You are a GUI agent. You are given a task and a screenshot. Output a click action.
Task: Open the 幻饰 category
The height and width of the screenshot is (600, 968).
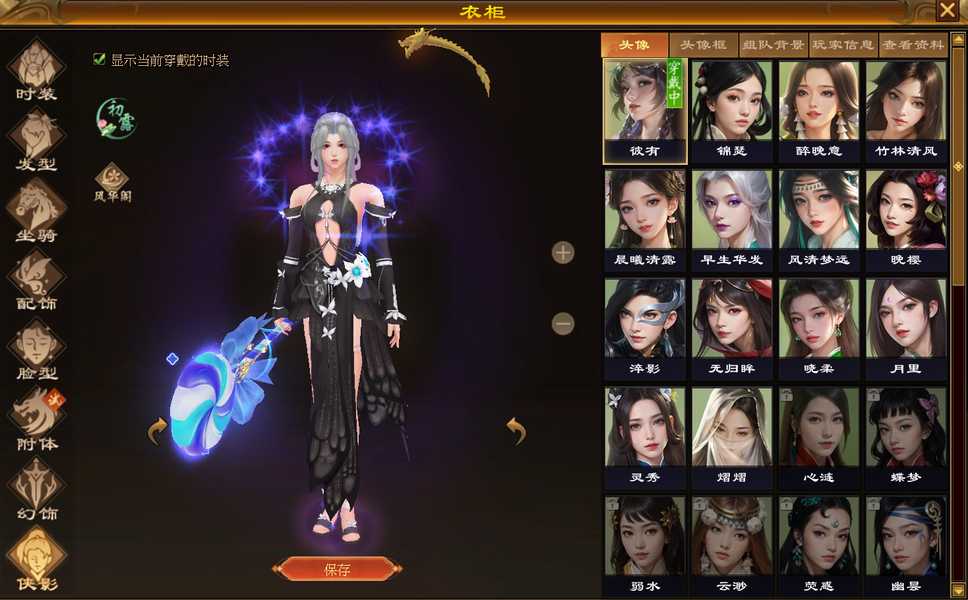point(37,491)
